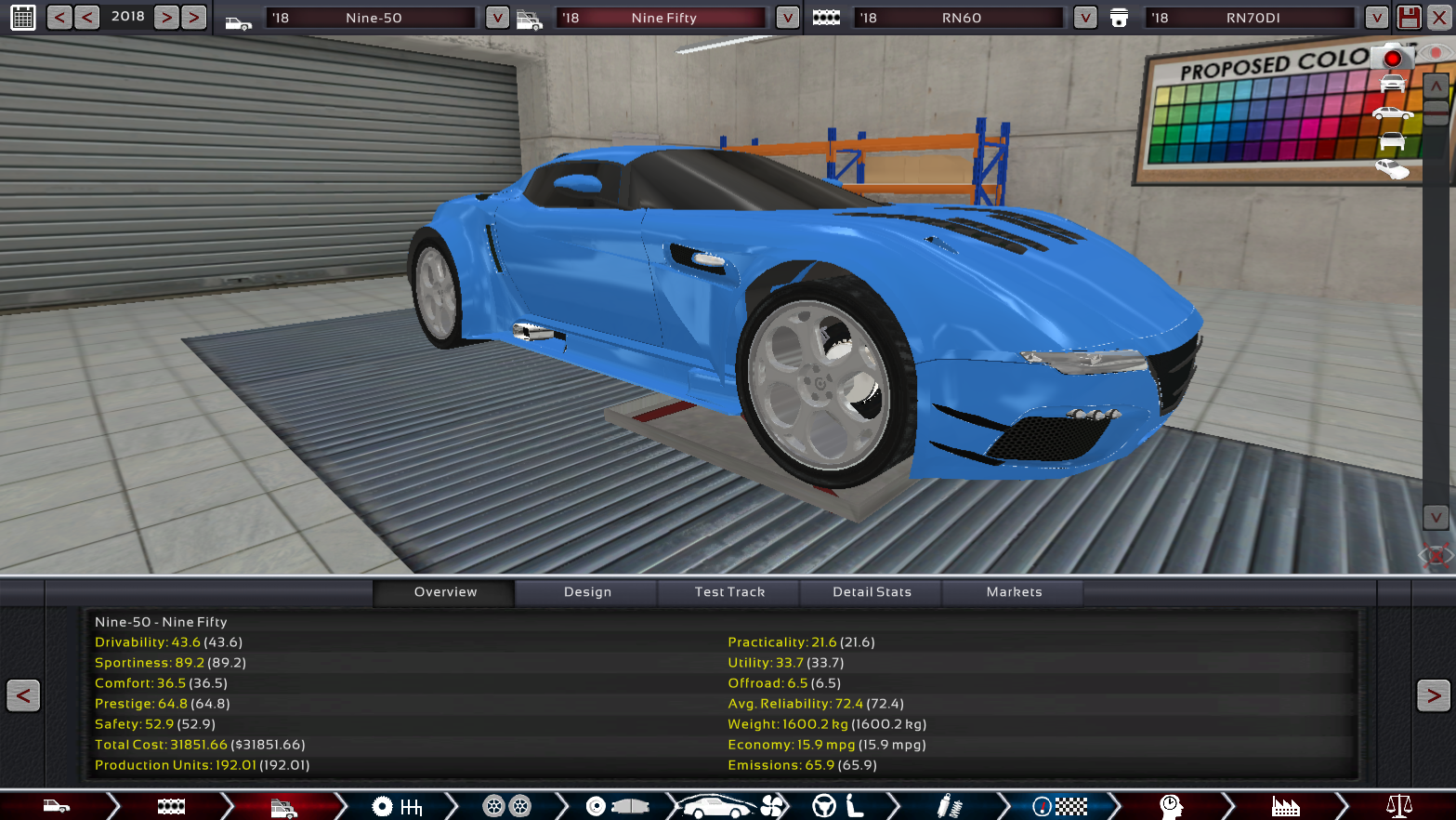Save the car with the floppy disk icon

[1409, 18]
